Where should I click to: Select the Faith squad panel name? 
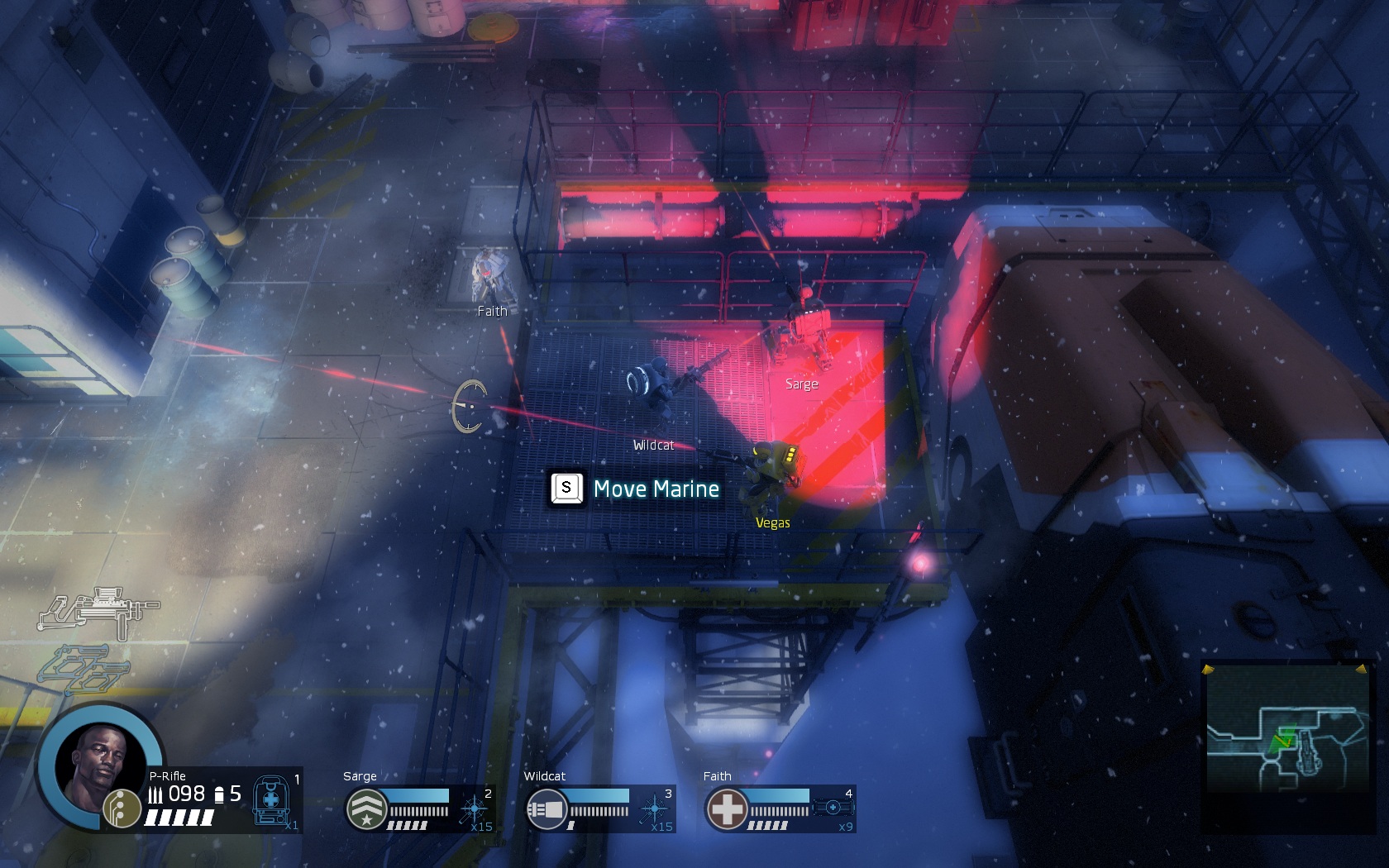(x=716, y=776)
